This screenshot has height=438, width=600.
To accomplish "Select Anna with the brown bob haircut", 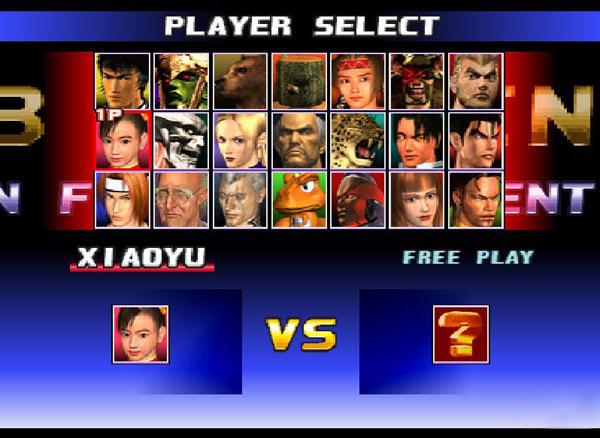I will point(417,199).
